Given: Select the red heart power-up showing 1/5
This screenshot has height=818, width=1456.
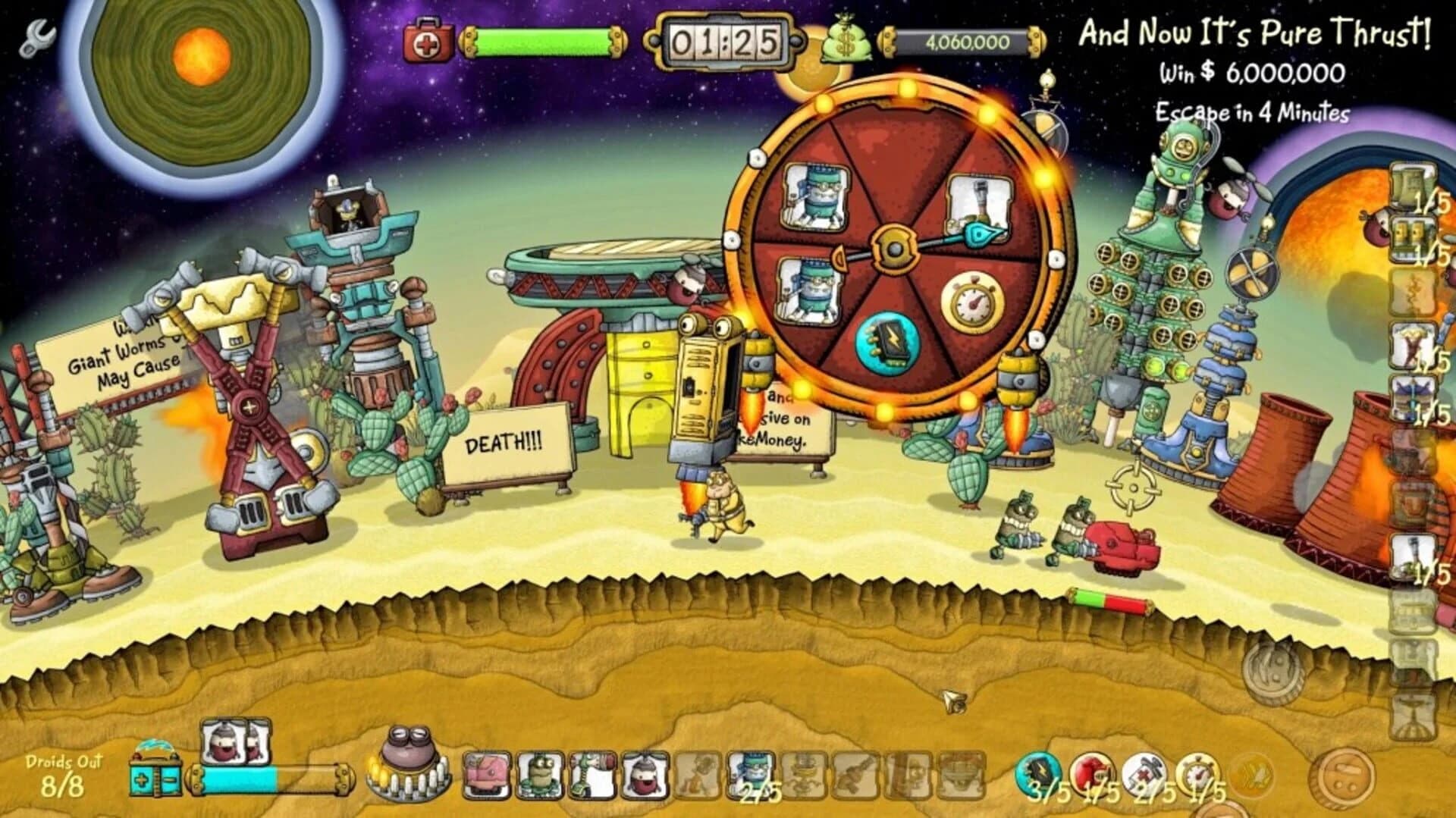Looking at the screenshot, I should (x=1092, y=772).
